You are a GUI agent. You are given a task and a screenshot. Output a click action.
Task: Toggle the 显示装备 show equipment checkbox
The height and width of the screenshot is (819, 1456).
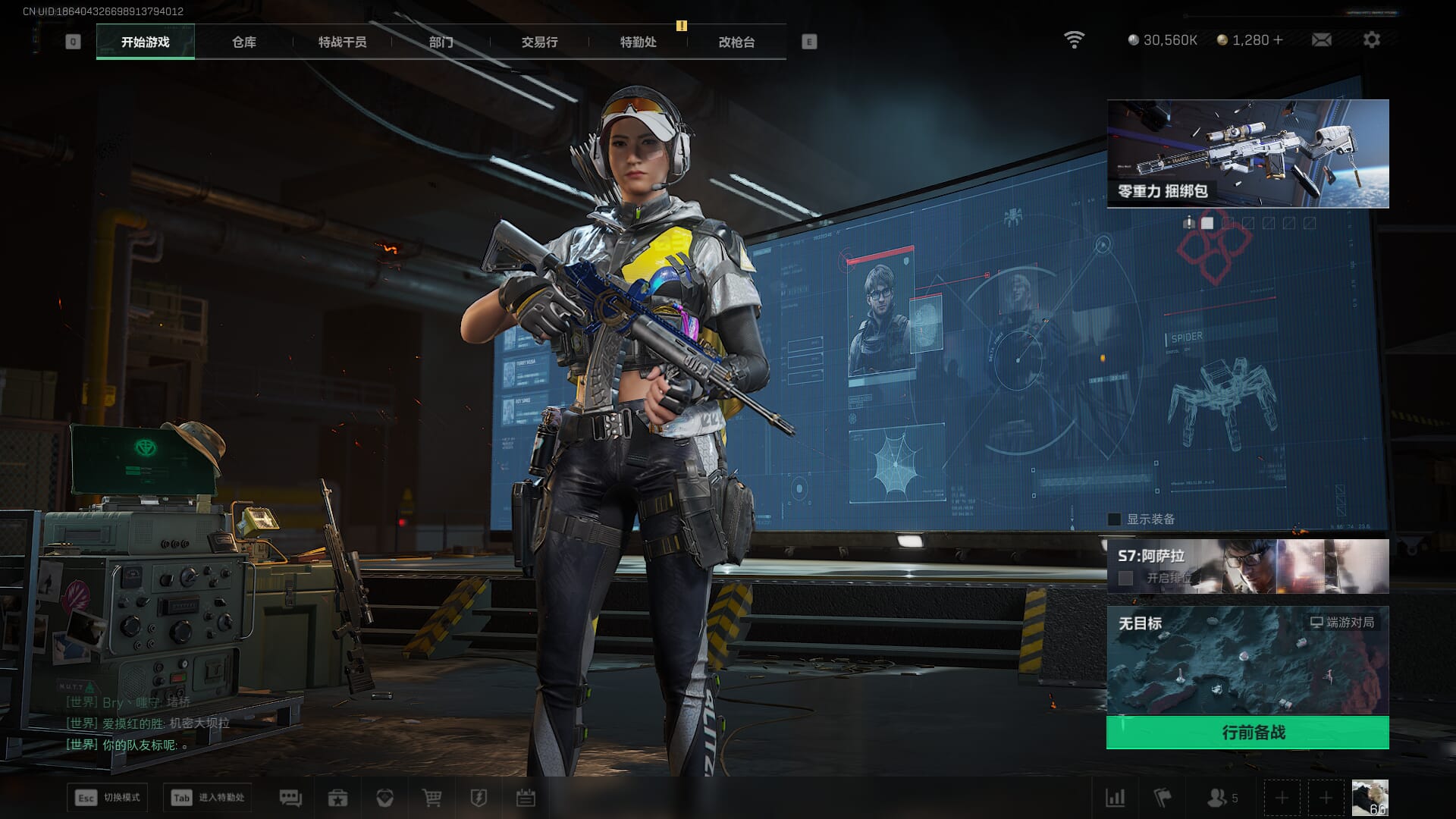click(1114, 519)
